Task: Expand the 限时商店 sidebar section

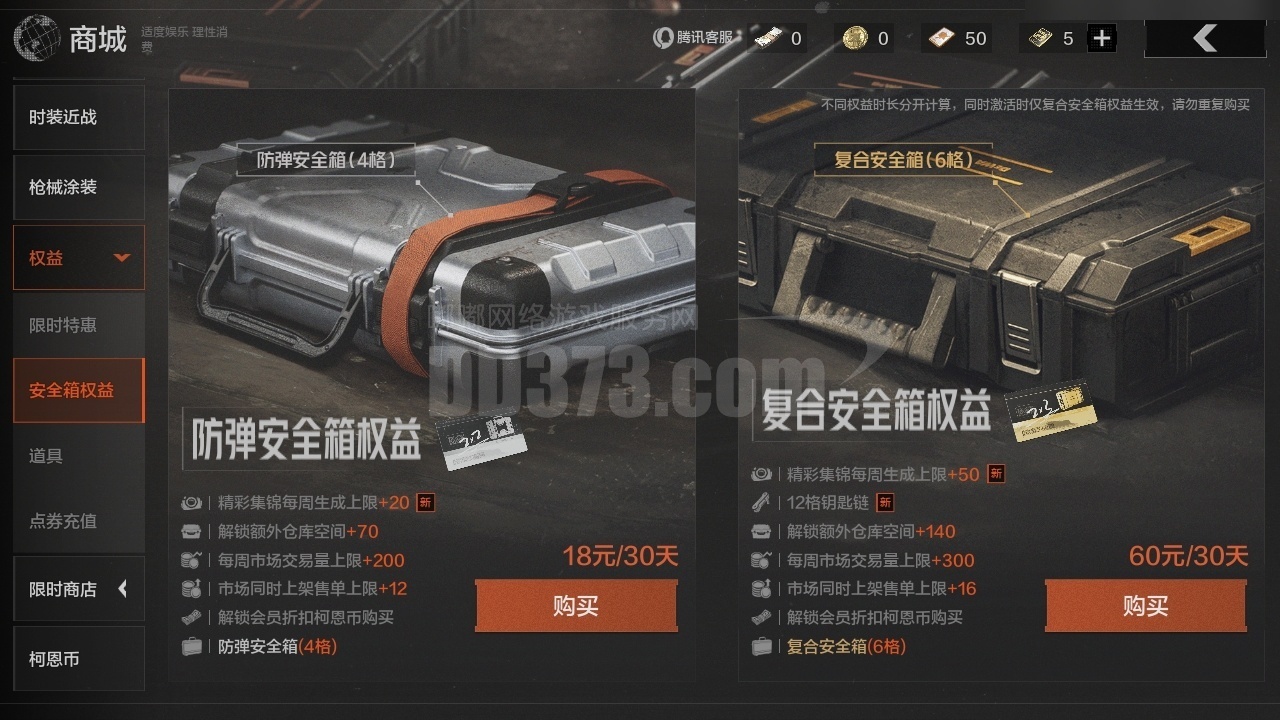Action: [x=79, y=589]
